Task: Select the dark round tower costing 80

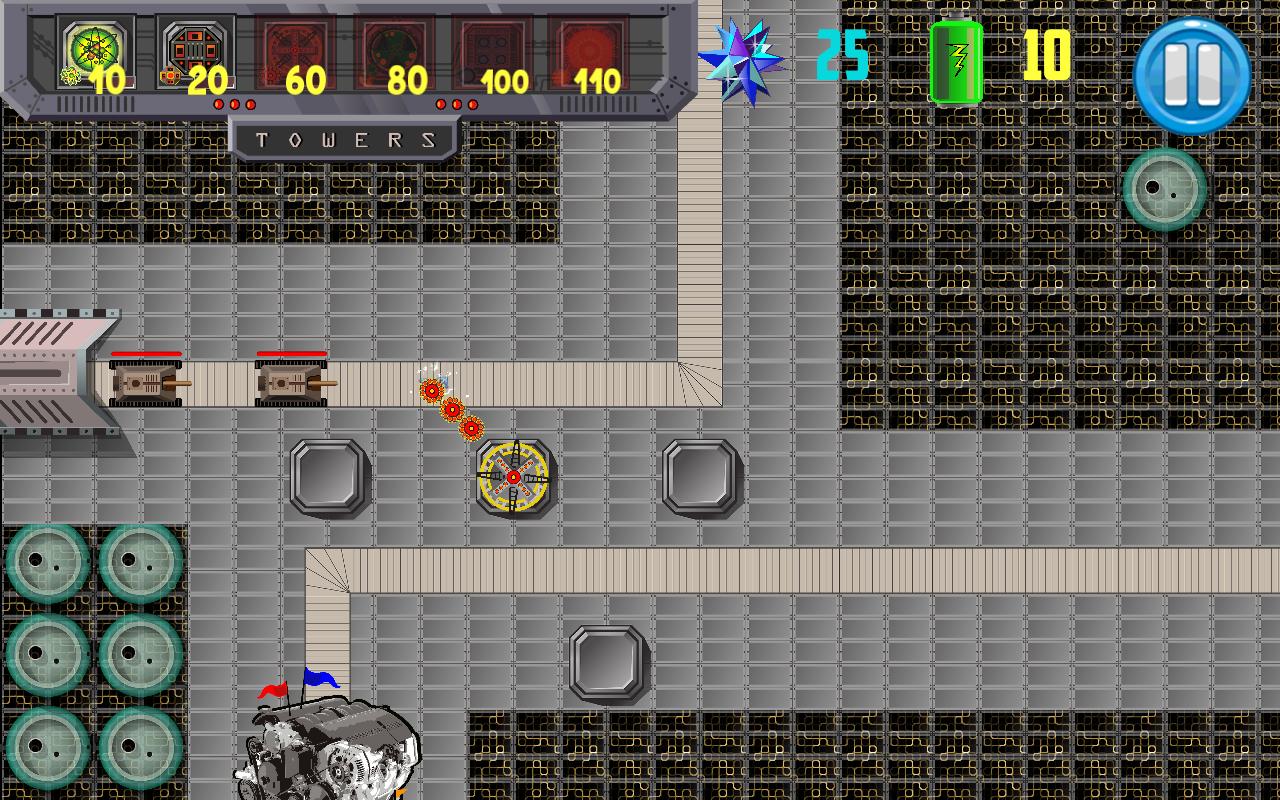Action: click(393, 47)
